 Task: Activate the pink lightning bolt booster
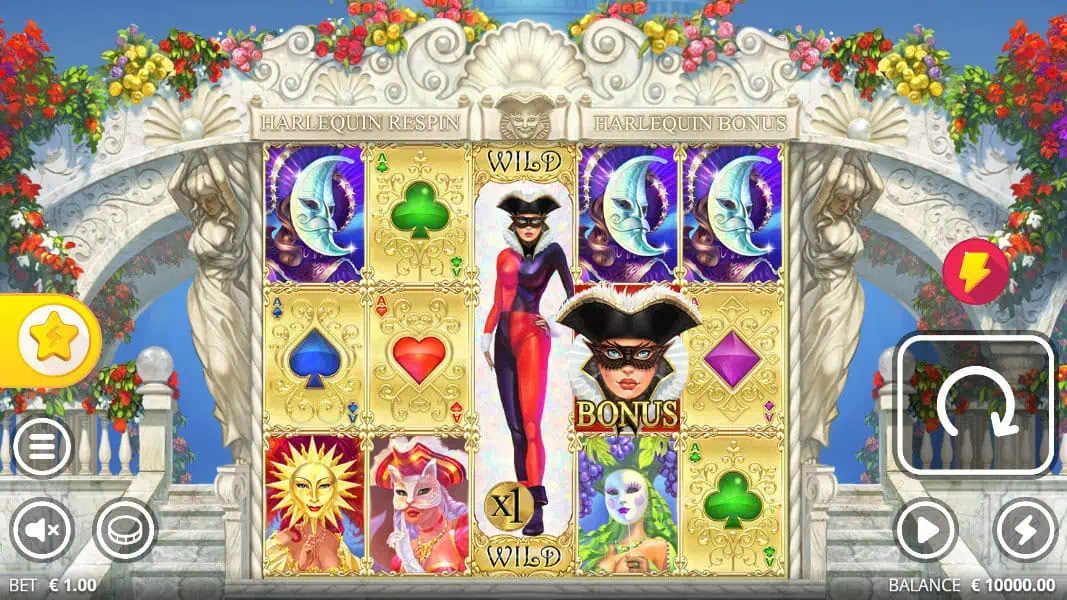975,272
